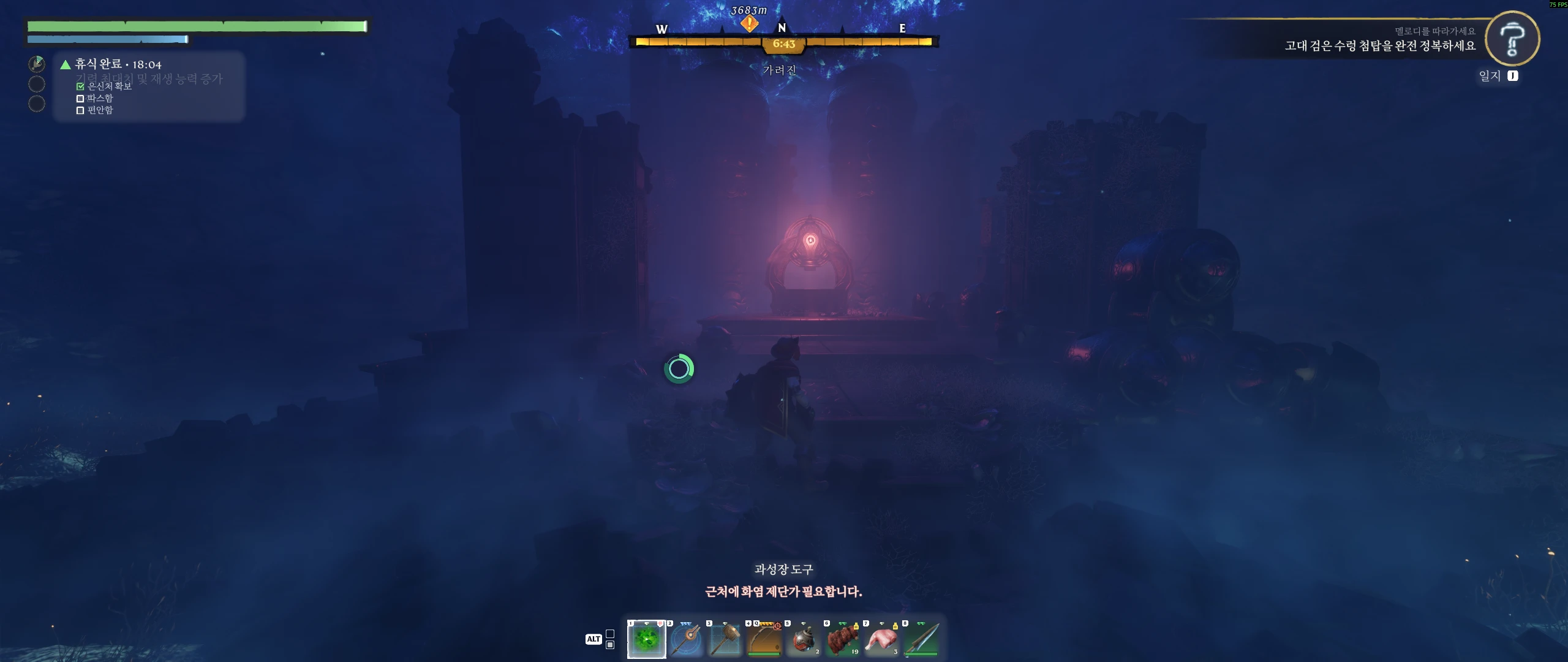This screenshot has height=662, width=1568.
Task: Click the orange quest marker on the compass
Action: tap(748, 24)
